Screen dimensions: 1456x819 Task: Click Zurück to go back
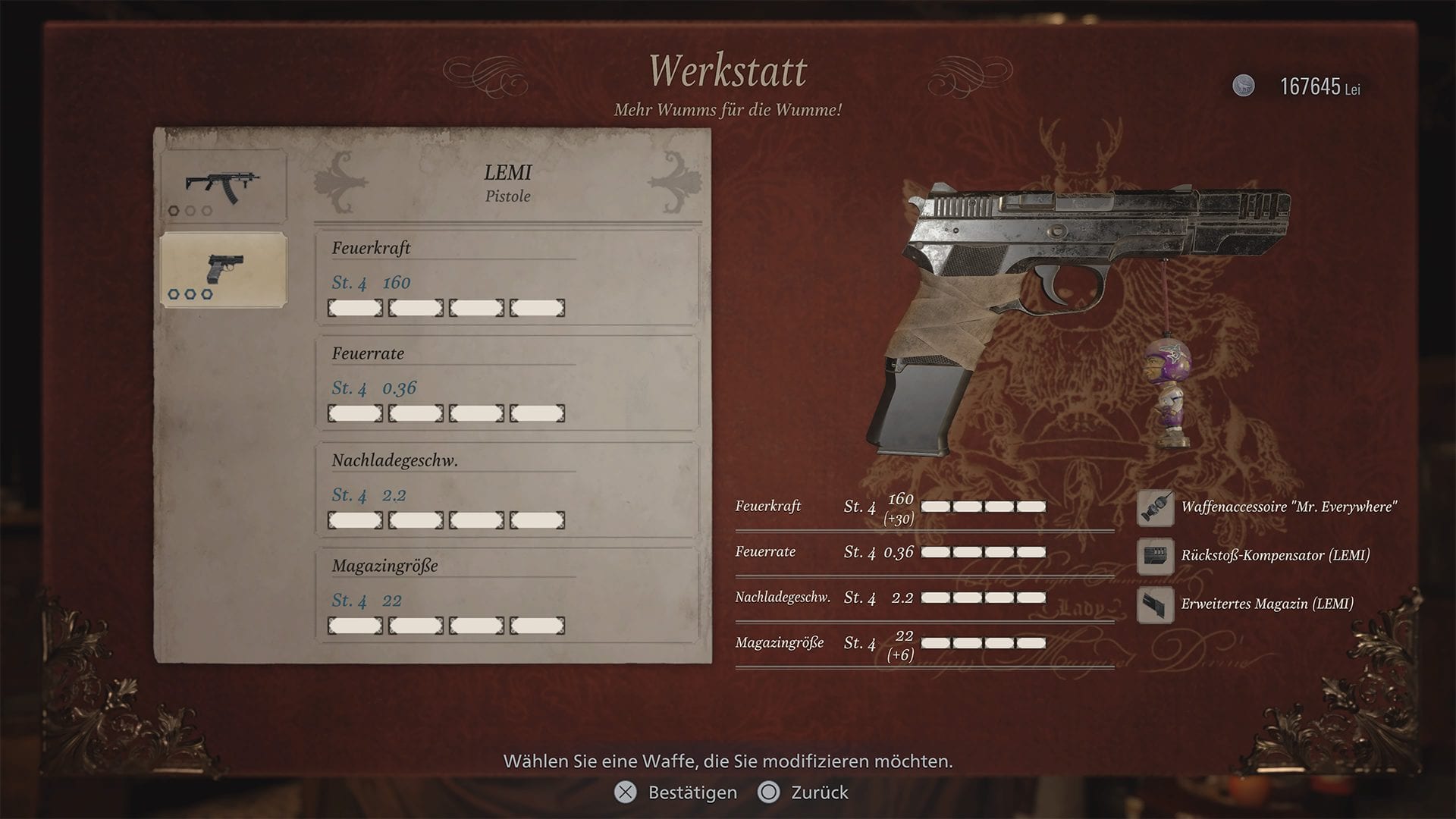pyautogui.click(x=804, y=792)
